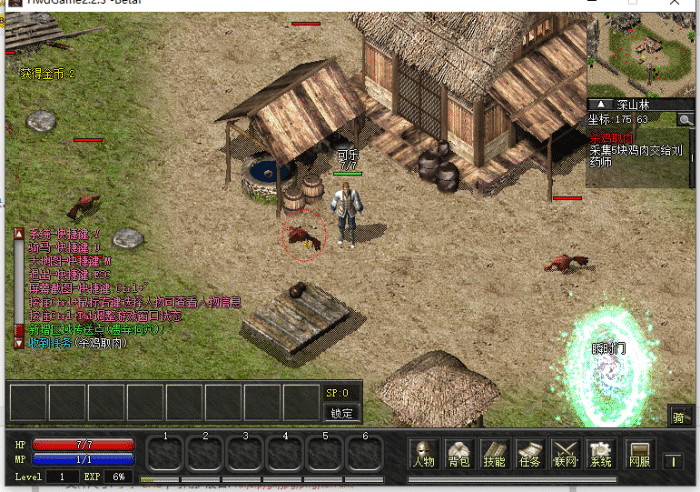The width and height of the screenshot is (700, 492).
Task: Collapse the minimap with the arrow button
Action: pyautogui.click(x=601, y=104)
